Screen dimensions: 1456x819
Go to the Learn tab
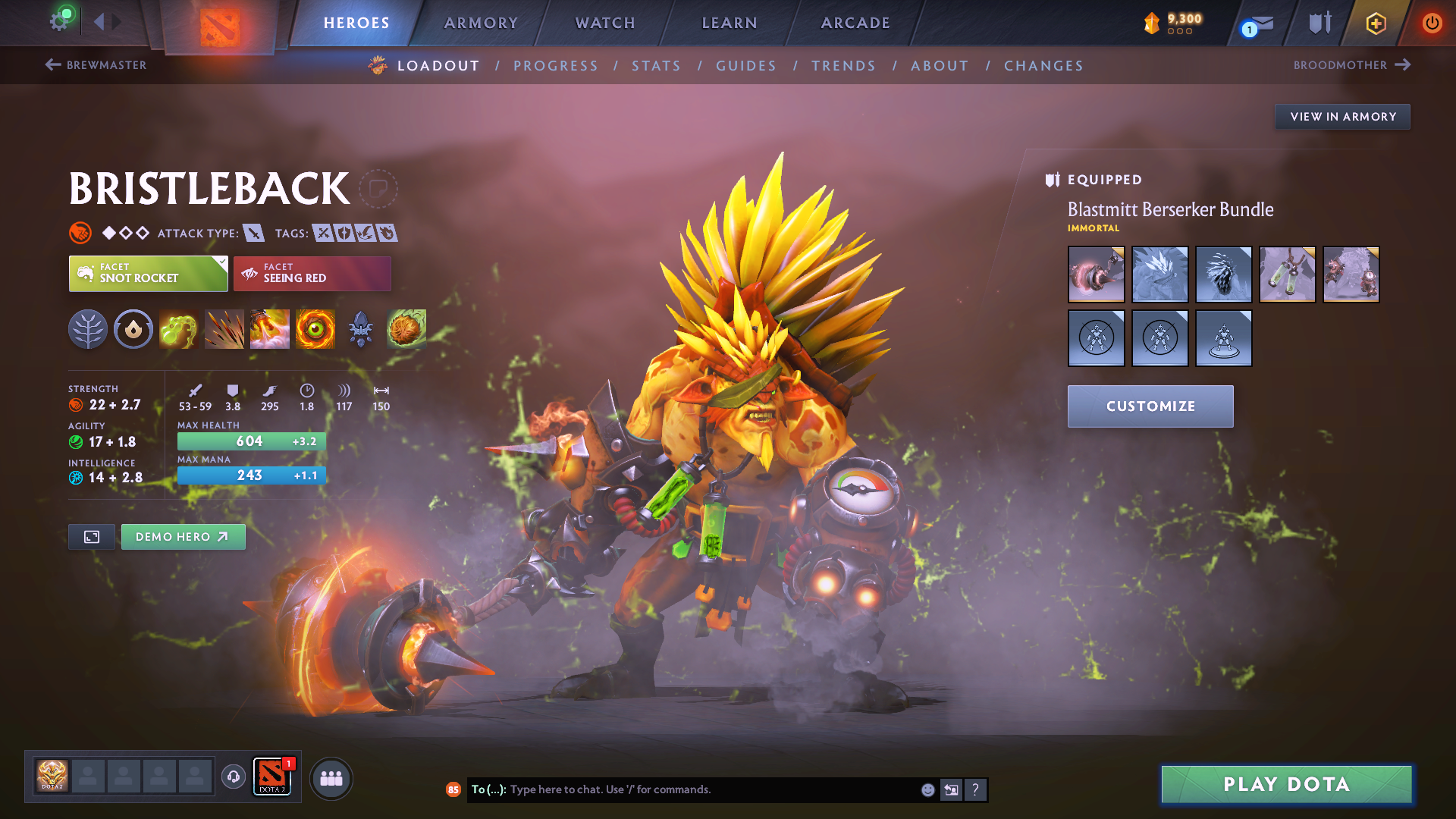[730, 23]
